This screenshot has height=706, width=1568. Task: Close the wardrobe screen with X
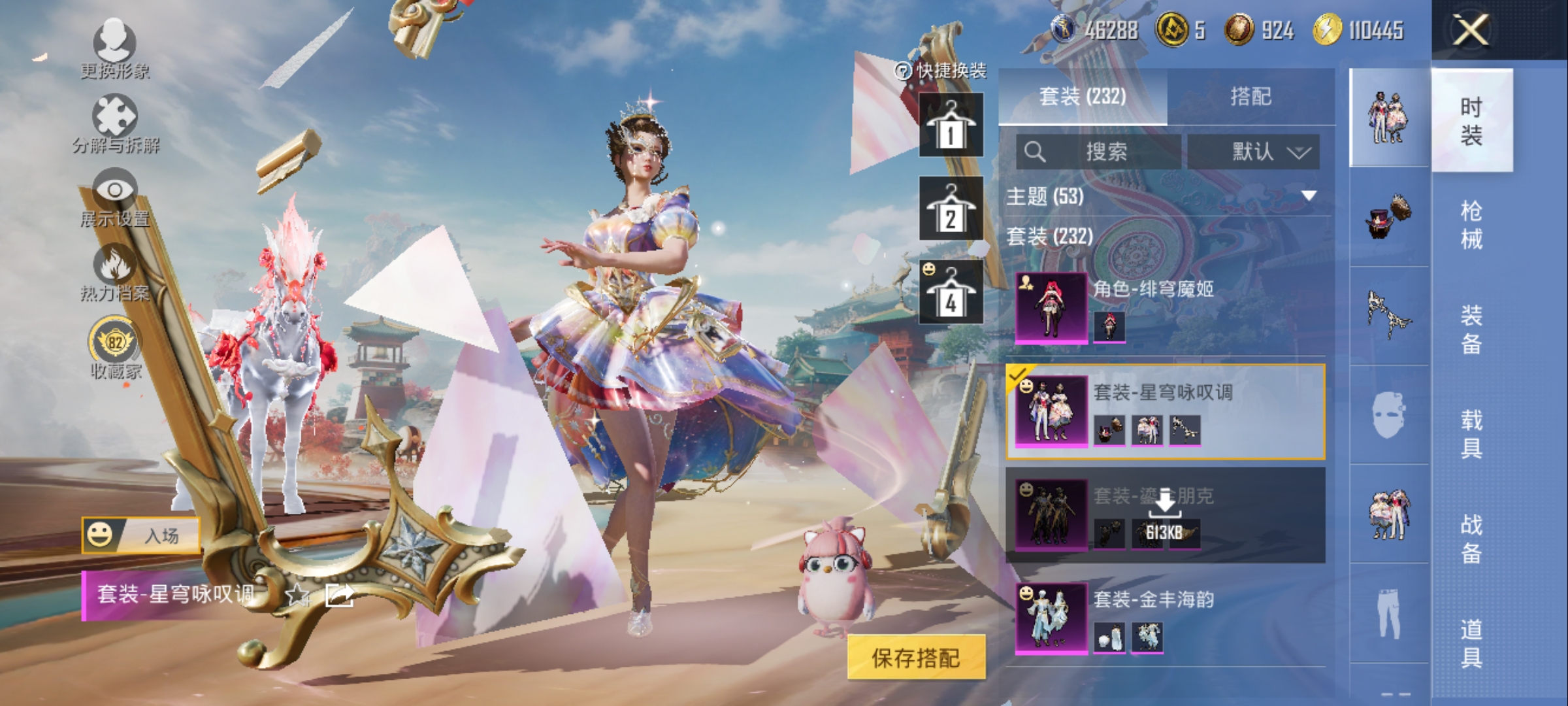tap(1471, 30)
